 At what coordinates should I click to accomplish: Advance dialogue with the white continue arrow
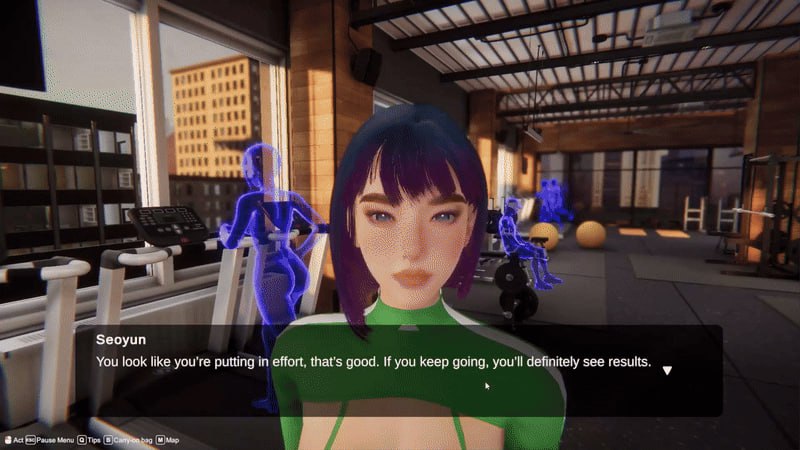coord(667,370)
